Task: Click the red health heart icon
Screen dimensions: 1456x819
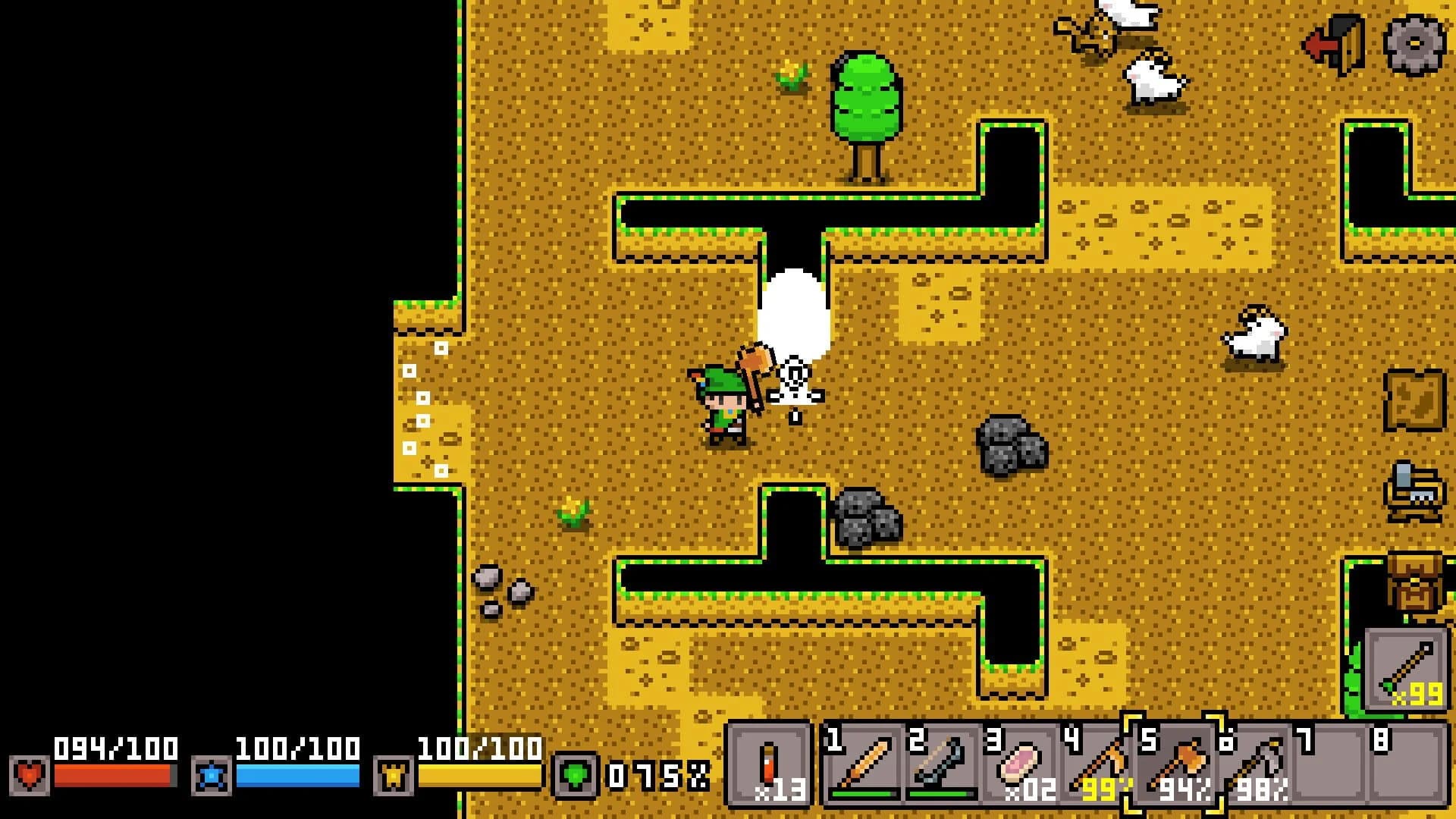Action: click(28, 776)
